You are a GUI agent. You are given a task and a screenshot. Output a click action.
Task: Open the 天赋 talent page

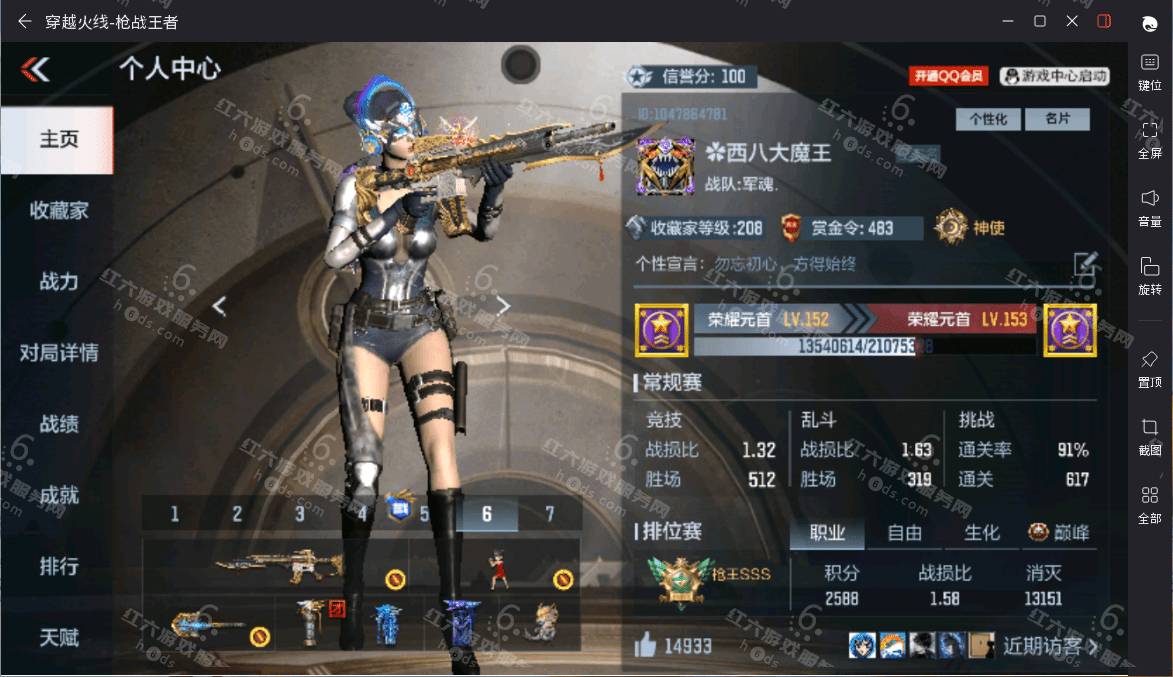click(58, 637)
